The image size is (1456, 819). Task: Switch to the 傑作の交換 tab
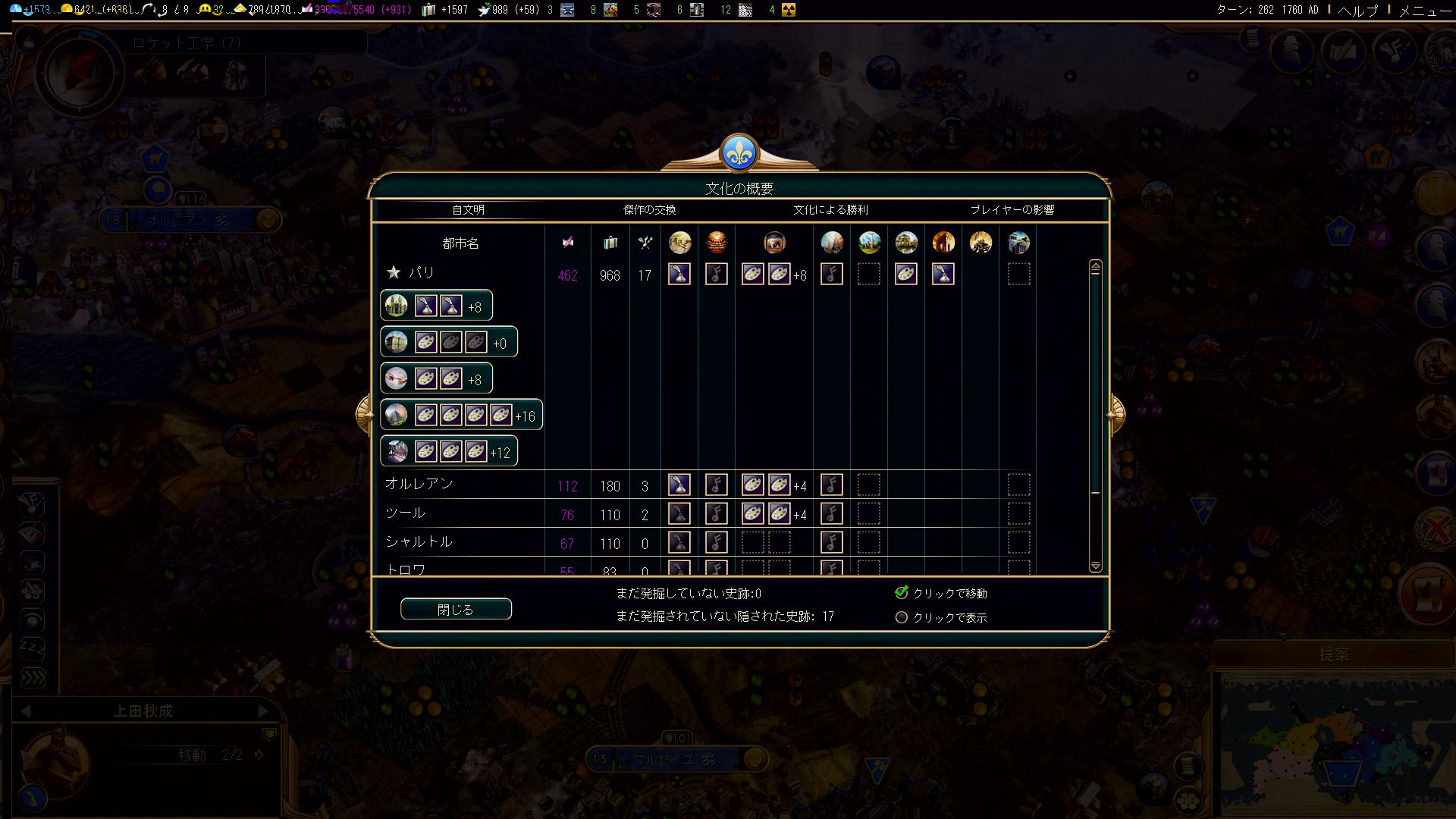coord(649,210)
